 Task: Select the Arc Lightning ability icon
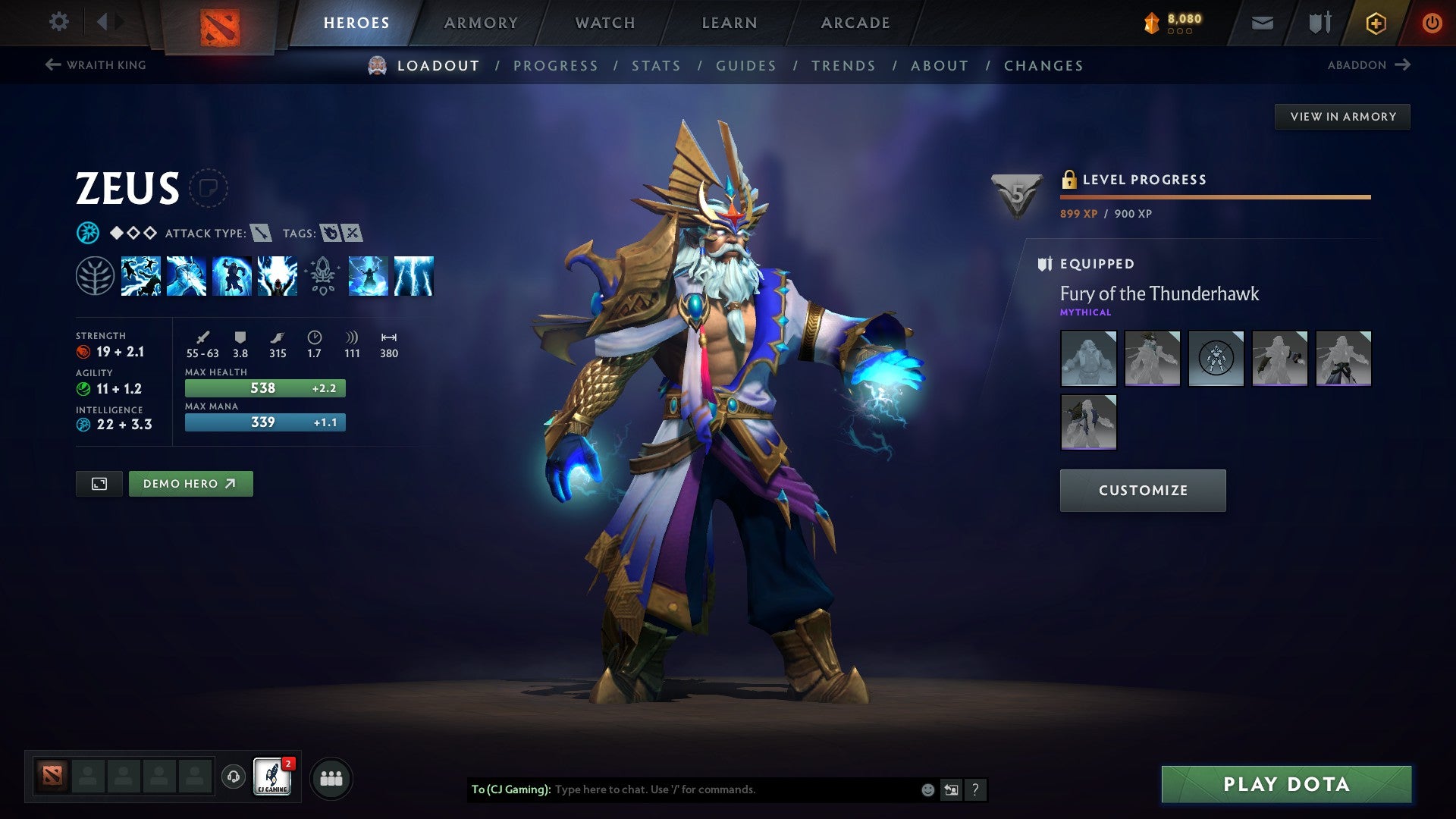coord(140,277)
